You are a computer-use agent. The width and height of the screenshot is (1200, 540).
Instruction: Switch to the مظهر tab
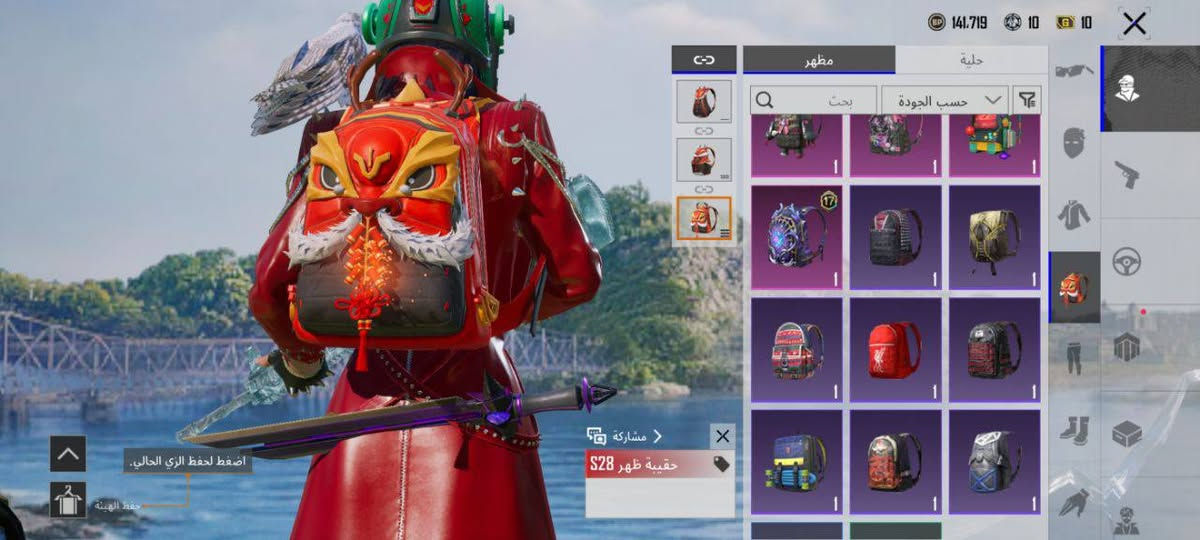point(819,60)
